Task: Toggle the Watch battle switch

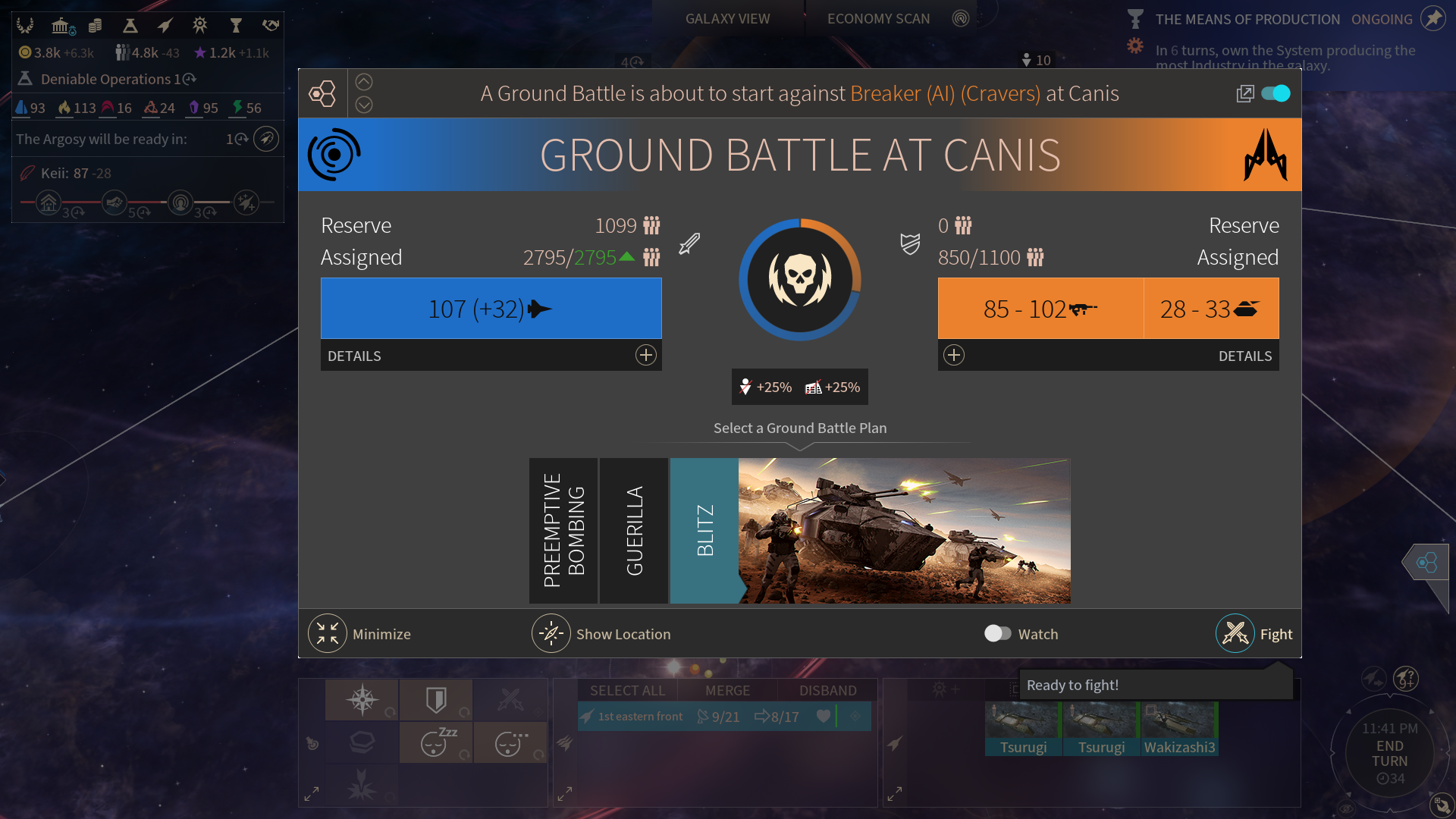Action: pyautogui.click(x=997, y=634)
